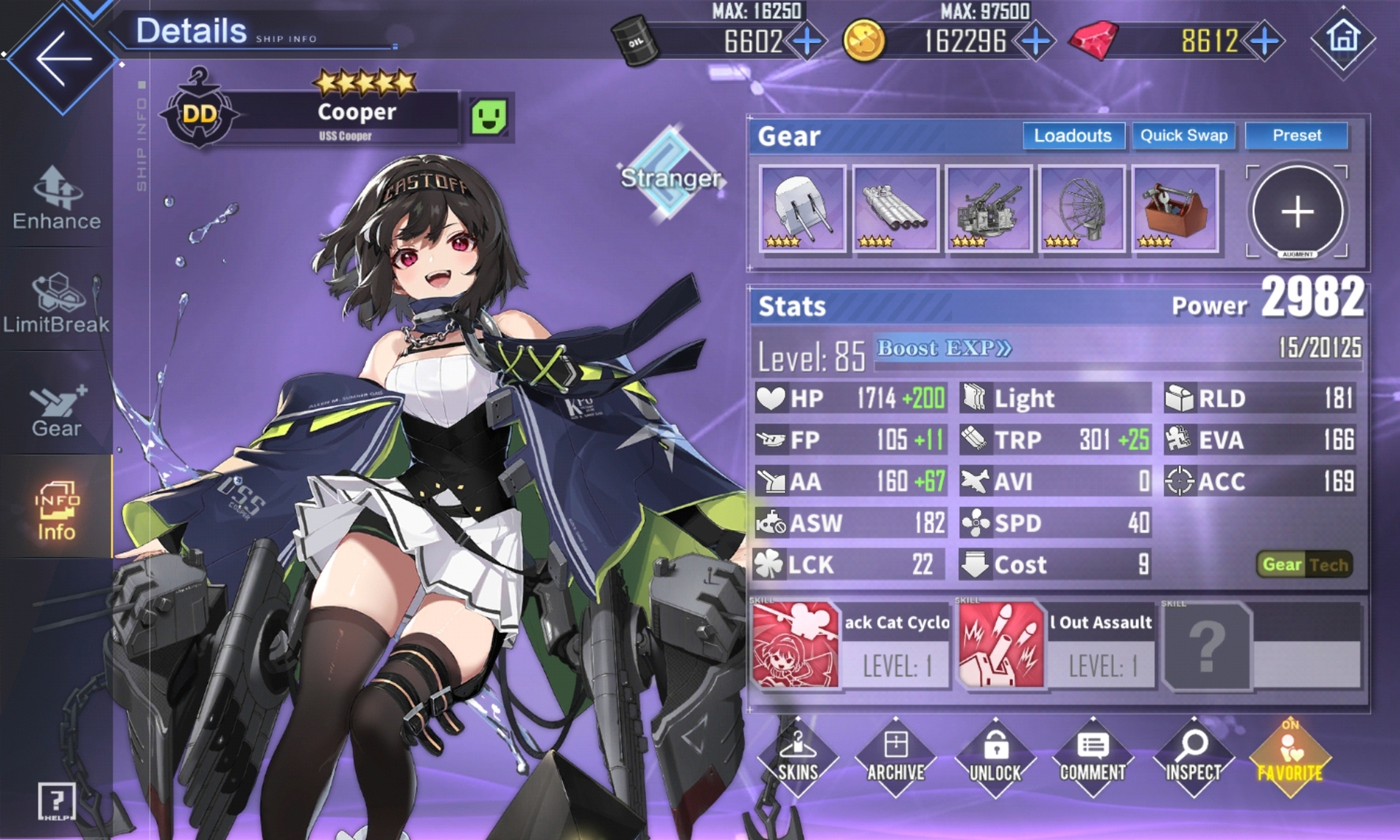Add more oil with the plus button
The image size is (1400, 840).
click(x=807, y=42)
